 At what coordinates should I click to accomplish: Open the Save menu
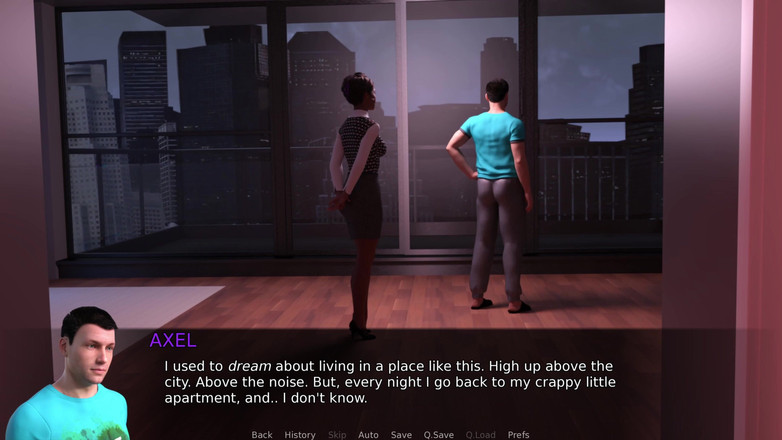(401, 435)
